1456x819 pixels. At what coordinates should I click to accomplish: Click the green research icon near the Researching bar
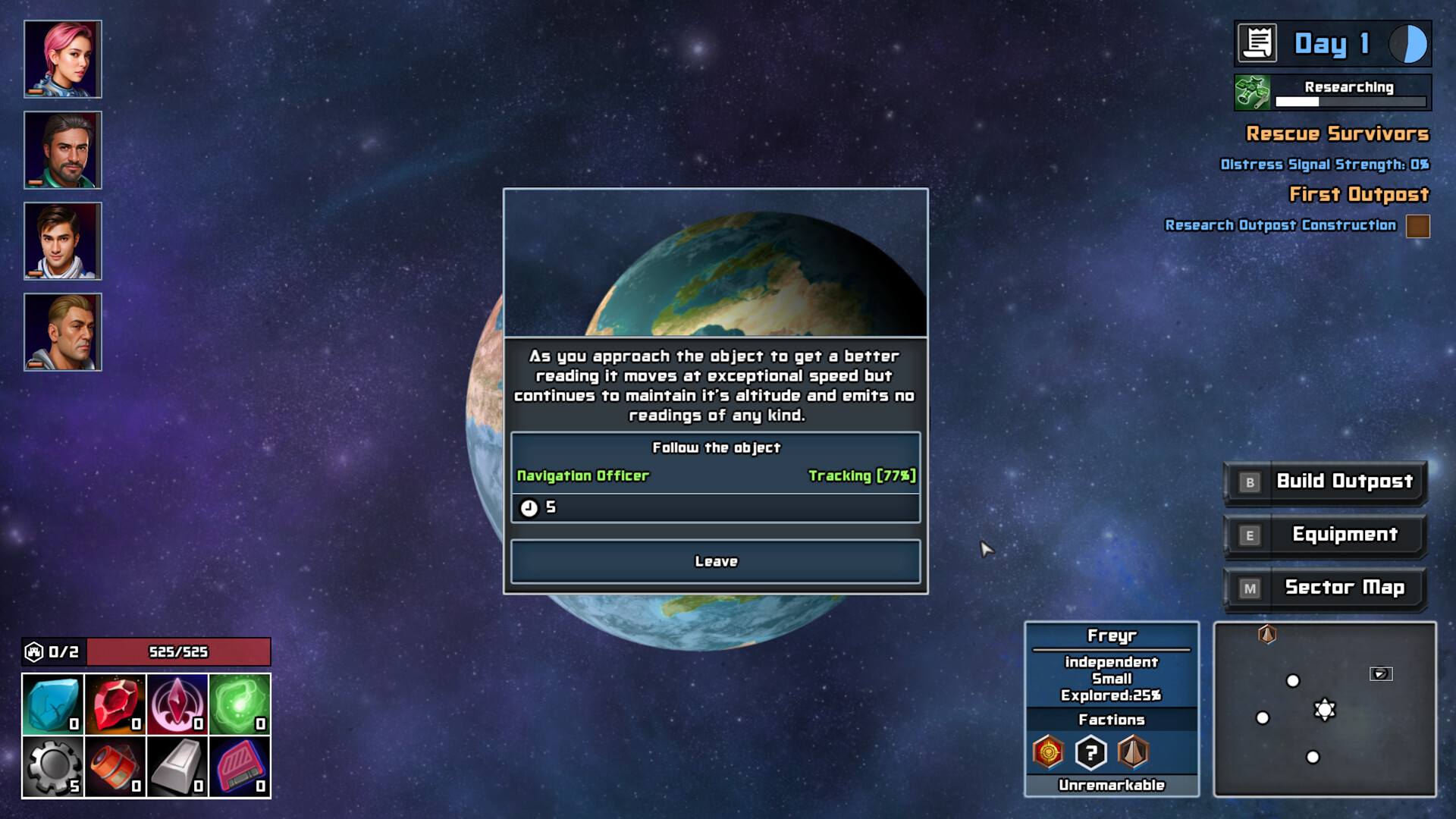click(1253, 91)
